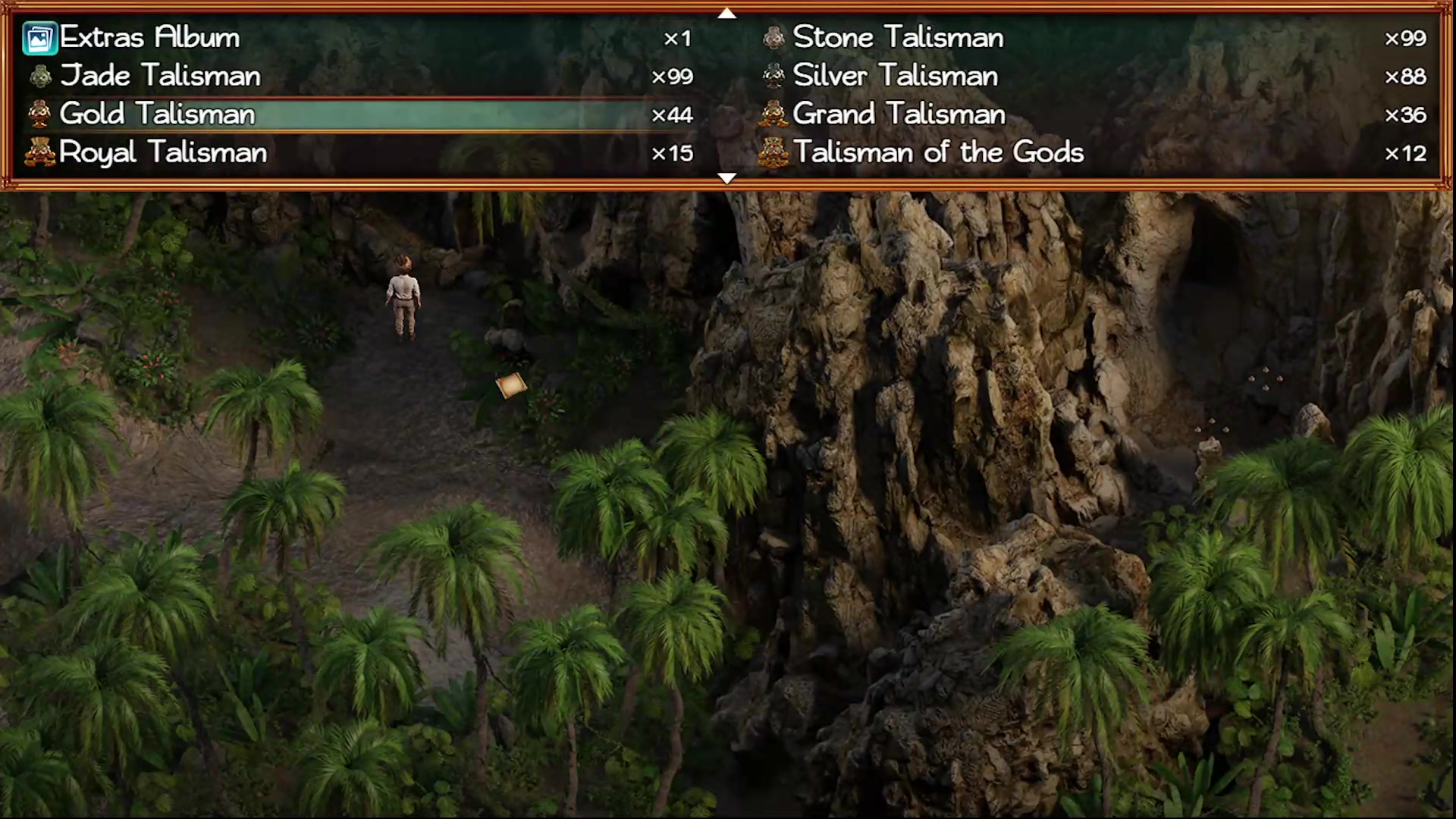Select the Grand Talisman row
This screenshot has height=819, width=1456.
coord(899,115)
